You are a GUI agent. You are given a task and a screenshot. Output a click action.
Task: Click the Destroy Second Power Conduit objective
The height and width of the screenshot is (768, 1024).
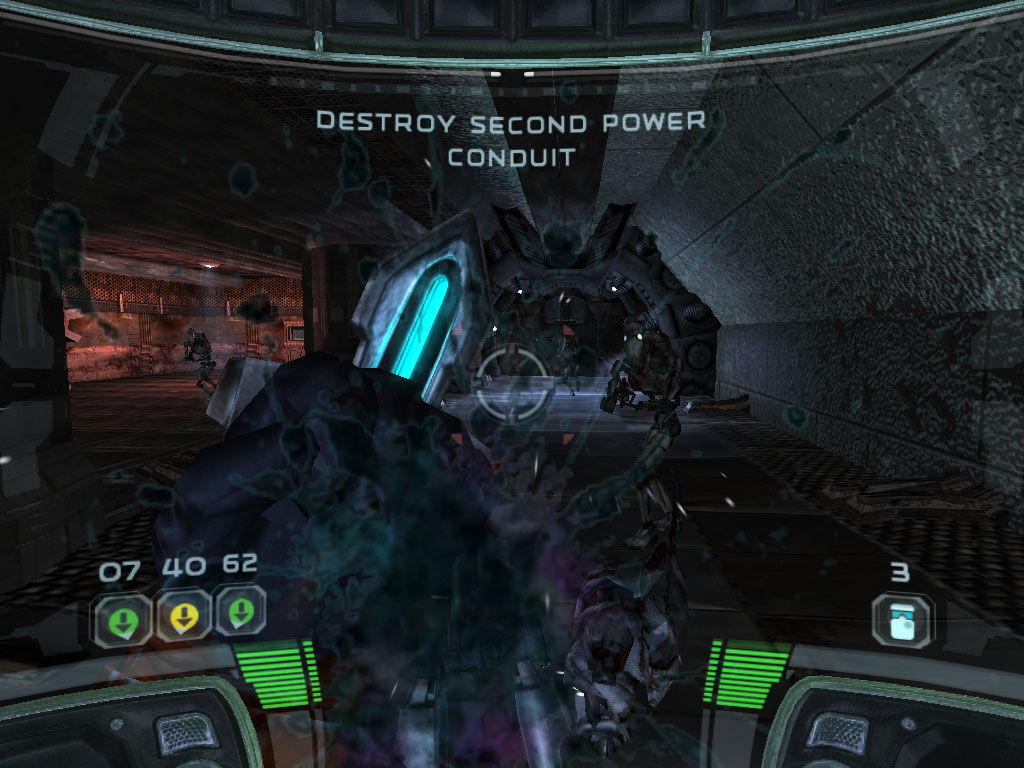pyautogui.click(x=511, y=139)
